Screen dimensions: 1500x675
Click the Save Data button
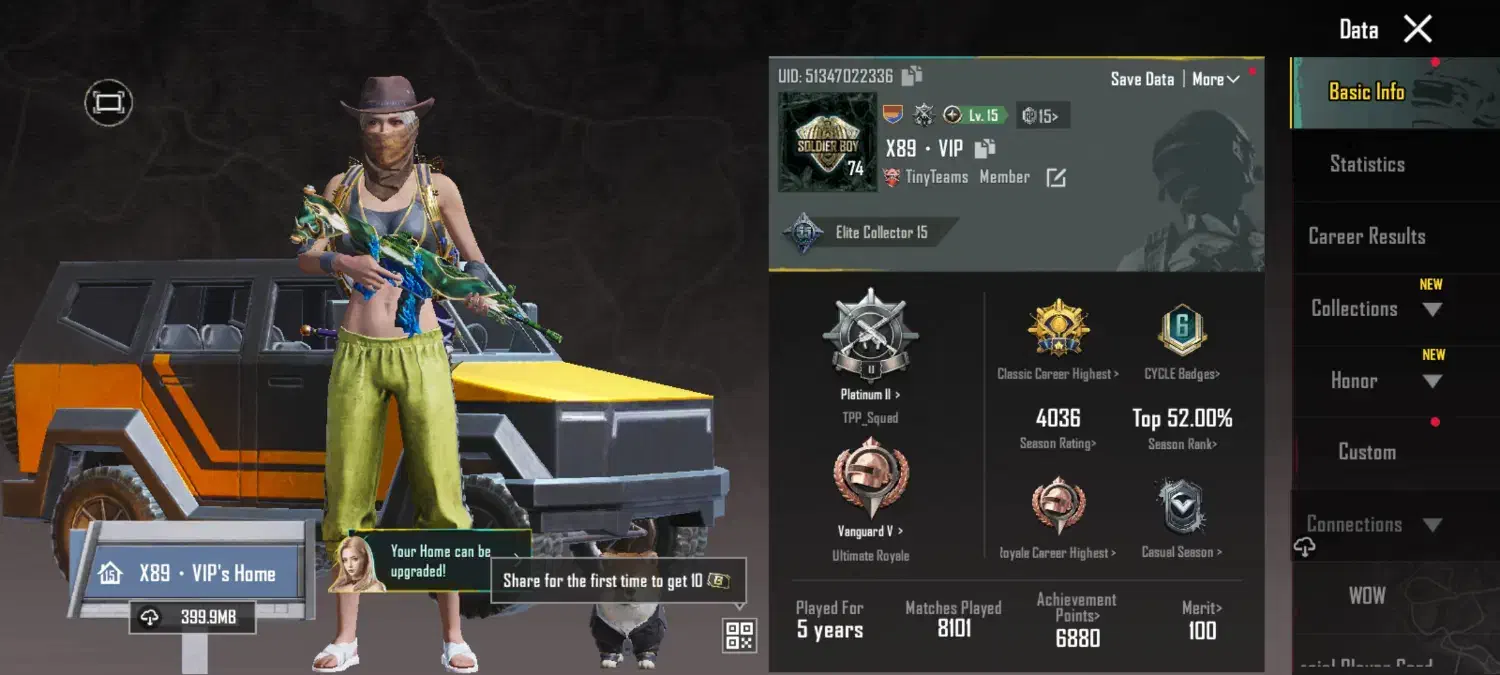point(1142,79)
